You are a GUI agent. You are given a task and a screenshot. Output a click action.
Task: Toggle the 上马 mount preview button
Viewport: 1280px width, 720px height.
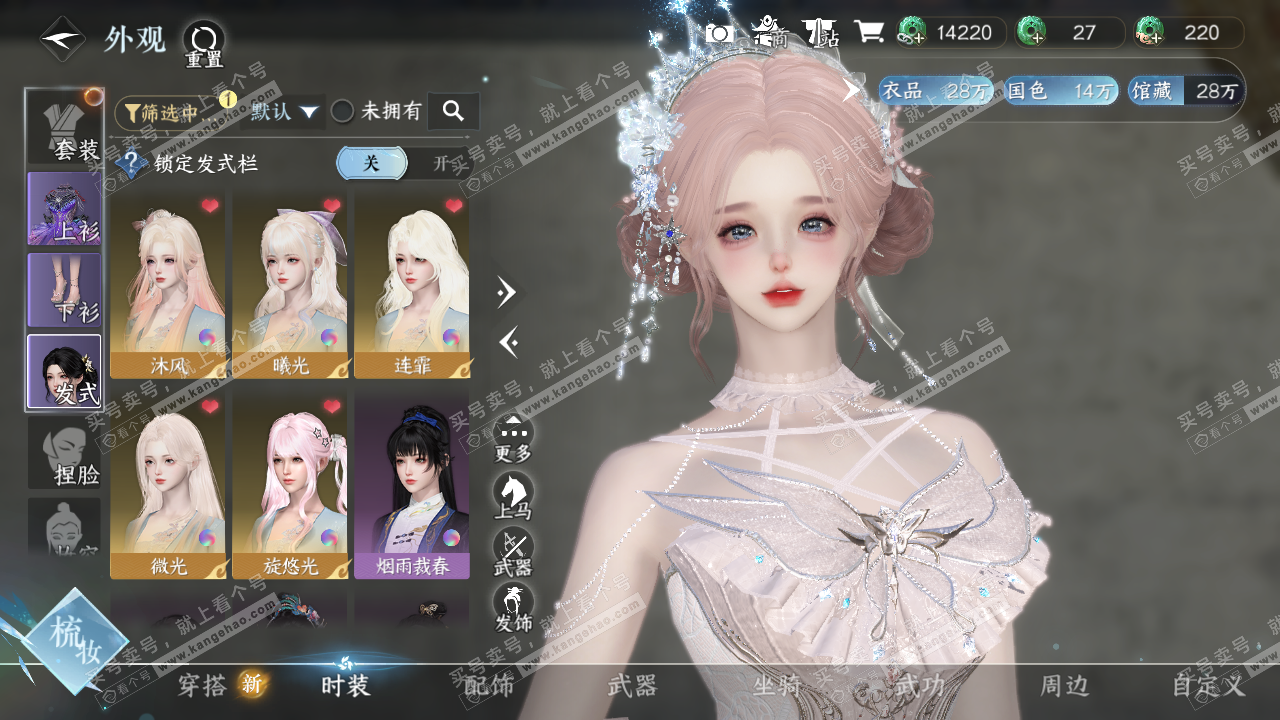coord(513,495)
